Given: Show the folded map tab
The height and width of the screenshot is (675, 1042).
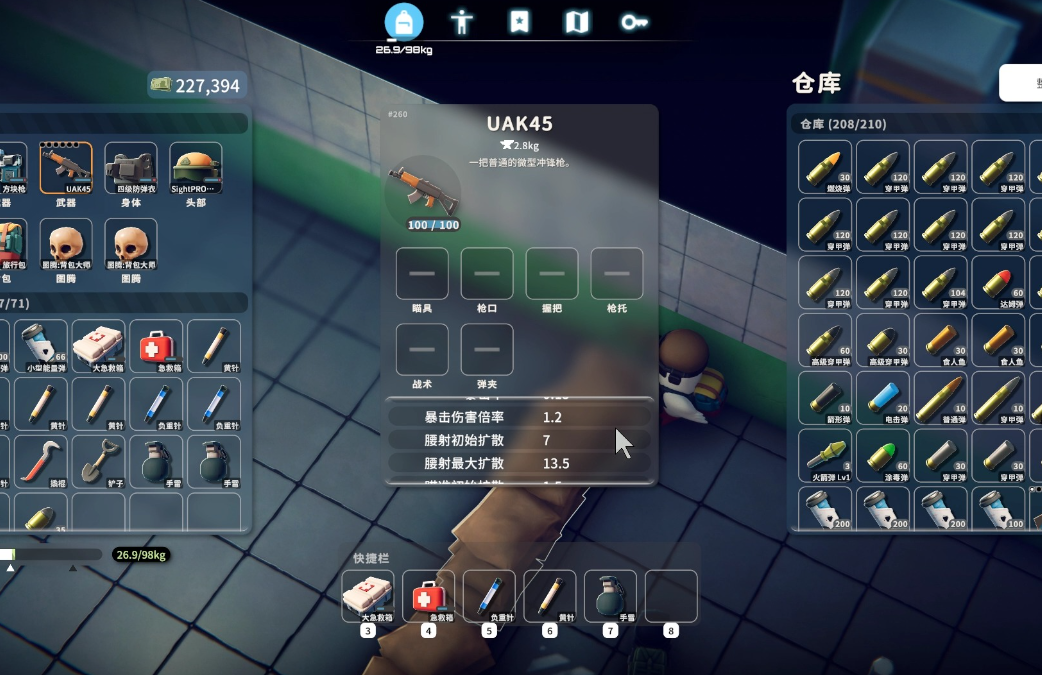Looking at the screenshot, I should pos(577,22).
